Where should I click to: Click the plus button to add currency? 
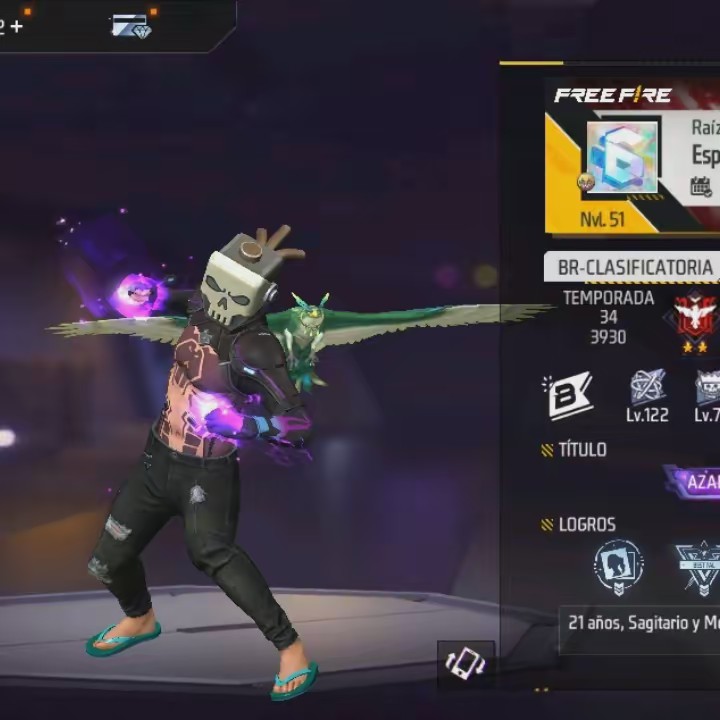click(x=16, y=27)
